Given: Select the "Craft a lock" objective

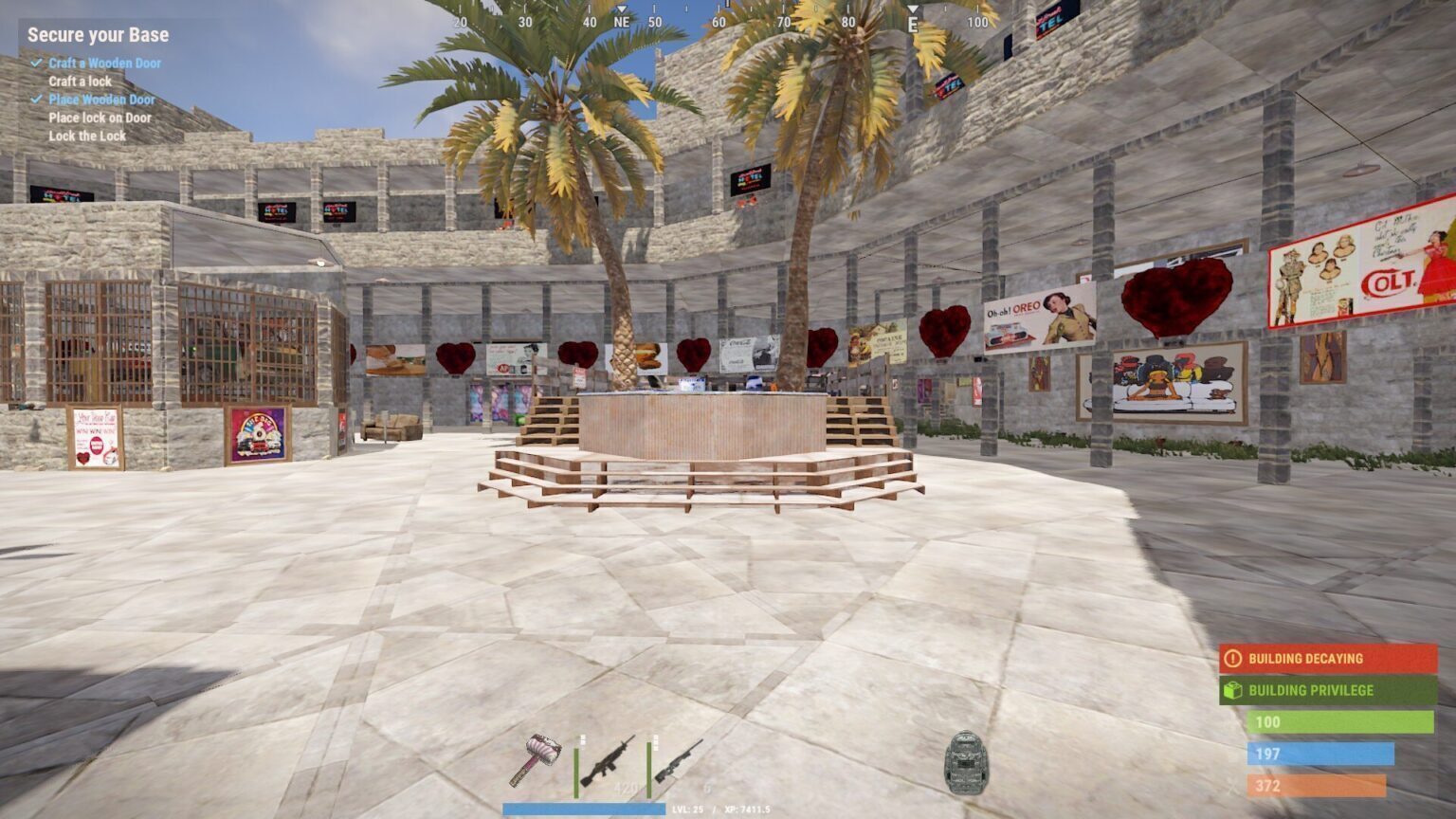Looking at the screenshot, I should click(x=81, y=82).
